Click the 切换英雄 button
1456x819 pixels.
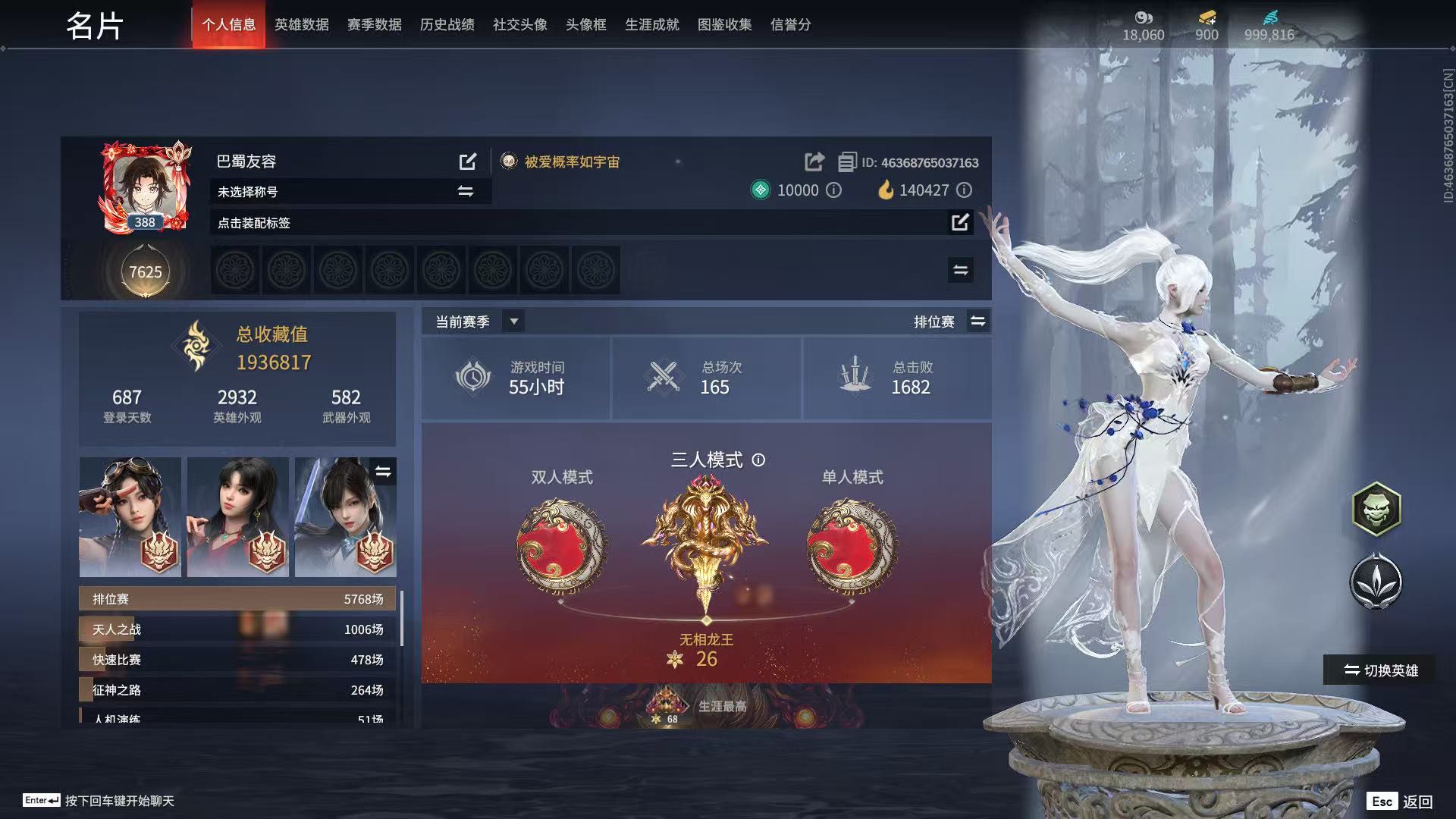pos(1380,670)
